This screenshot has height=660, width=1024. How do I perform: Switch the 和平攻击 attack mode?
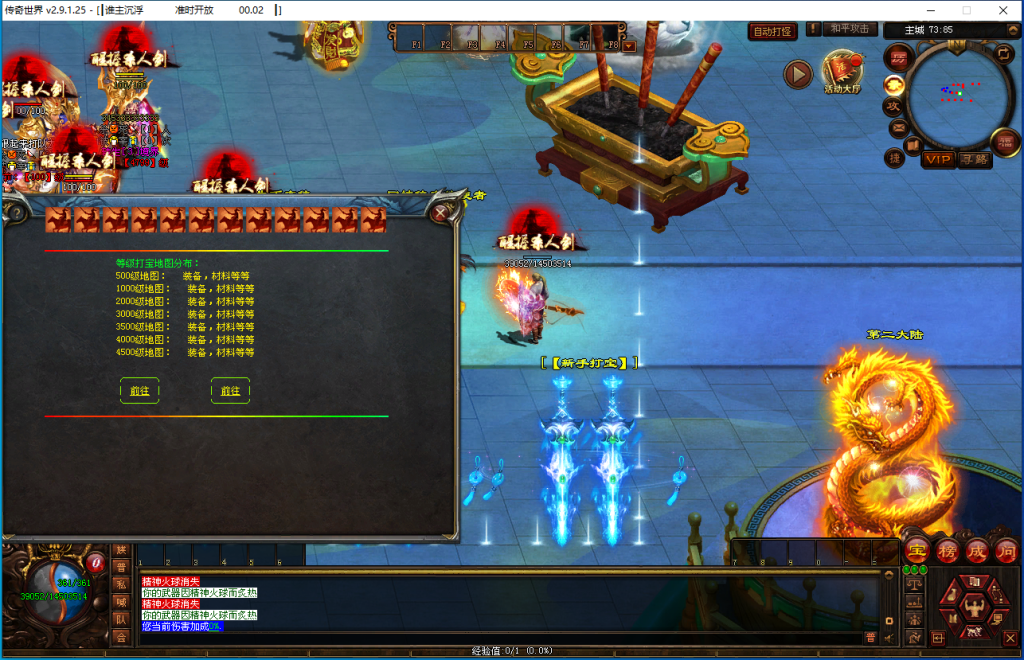852,30
